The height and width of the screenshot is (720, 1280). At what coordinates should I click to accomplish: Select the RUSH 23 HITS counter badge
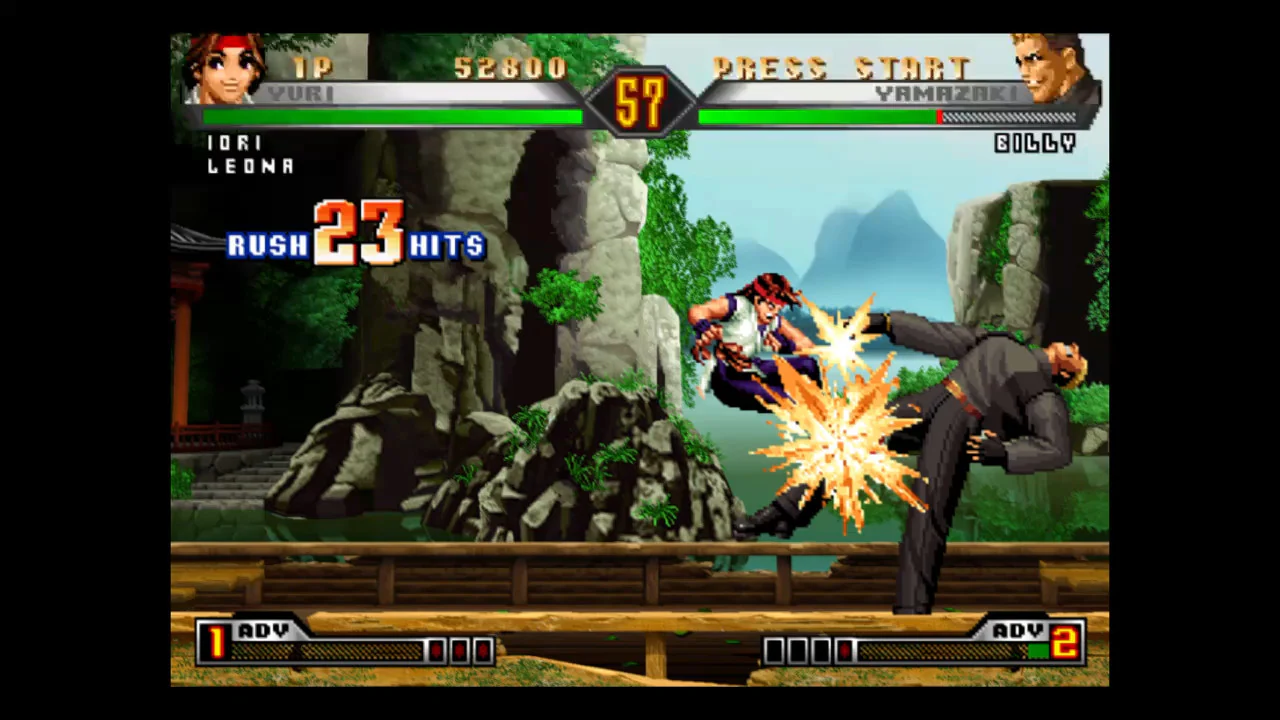pyautogui.click(x=355, y=240)
